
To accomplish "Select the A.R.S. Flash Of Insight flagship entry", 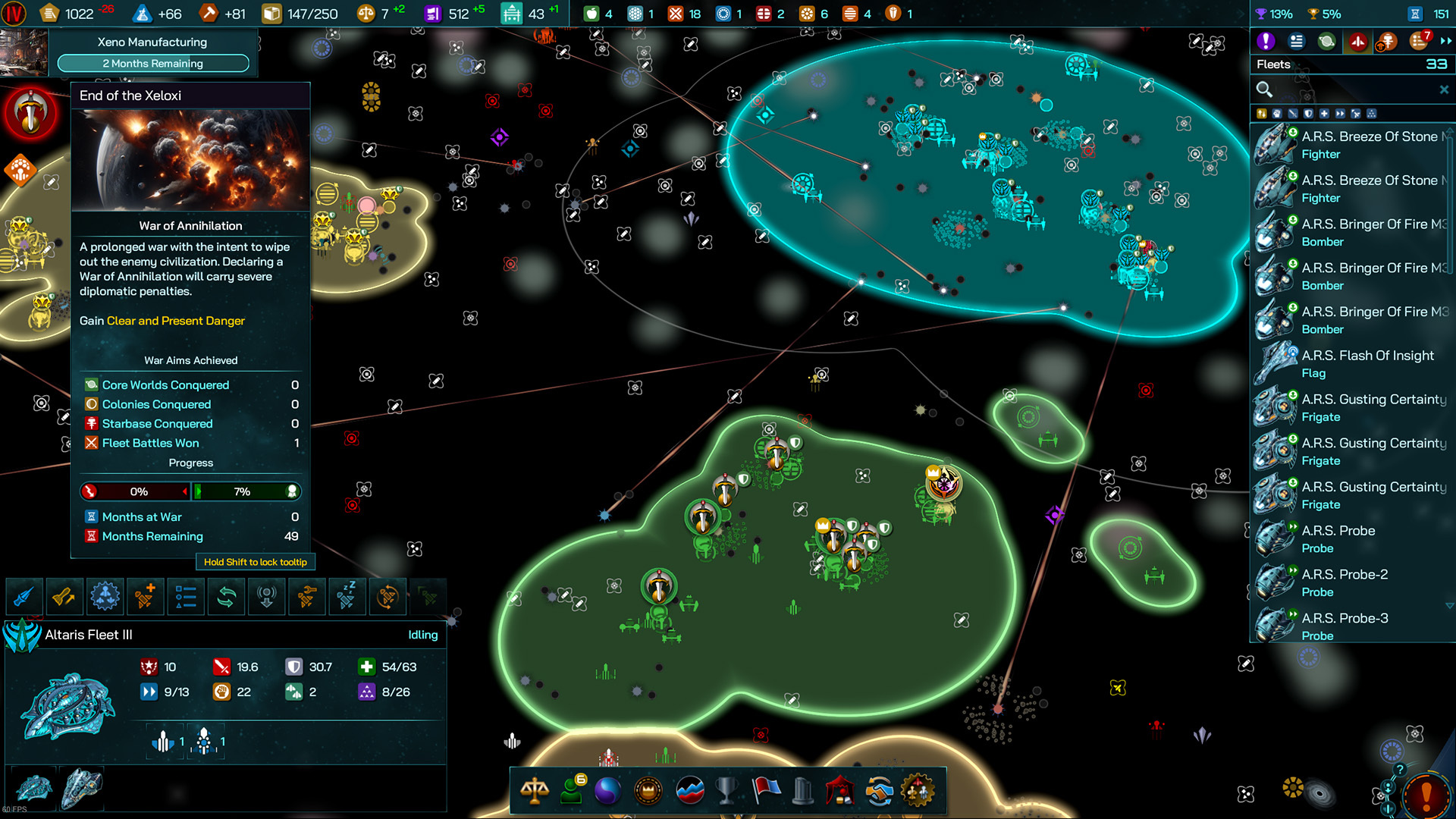I will pos(1365,363).
